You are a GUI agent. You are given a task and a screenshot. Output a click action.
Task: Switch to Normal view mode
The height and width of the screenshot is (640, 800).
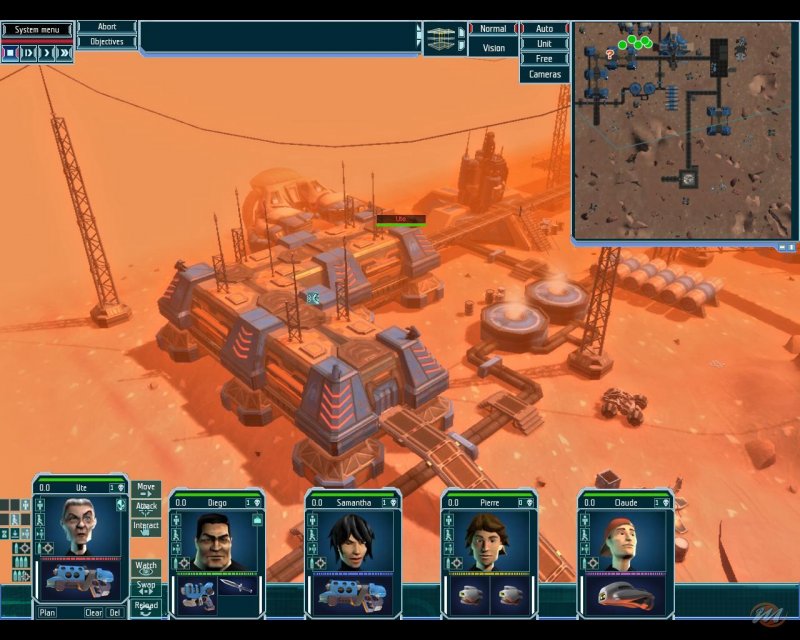[x=494, y=29]
